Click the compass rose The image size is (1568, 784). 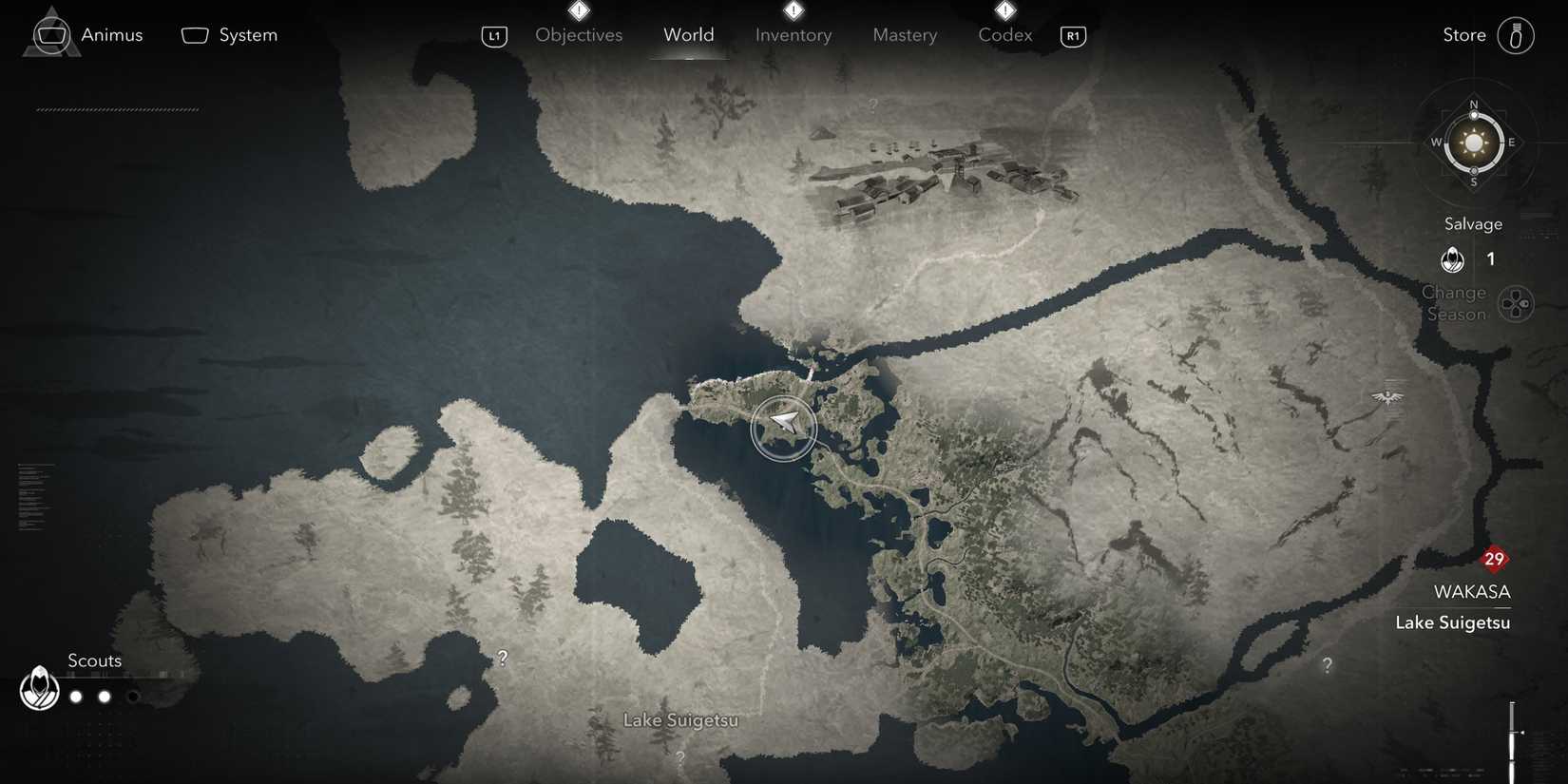(1473, 143)
